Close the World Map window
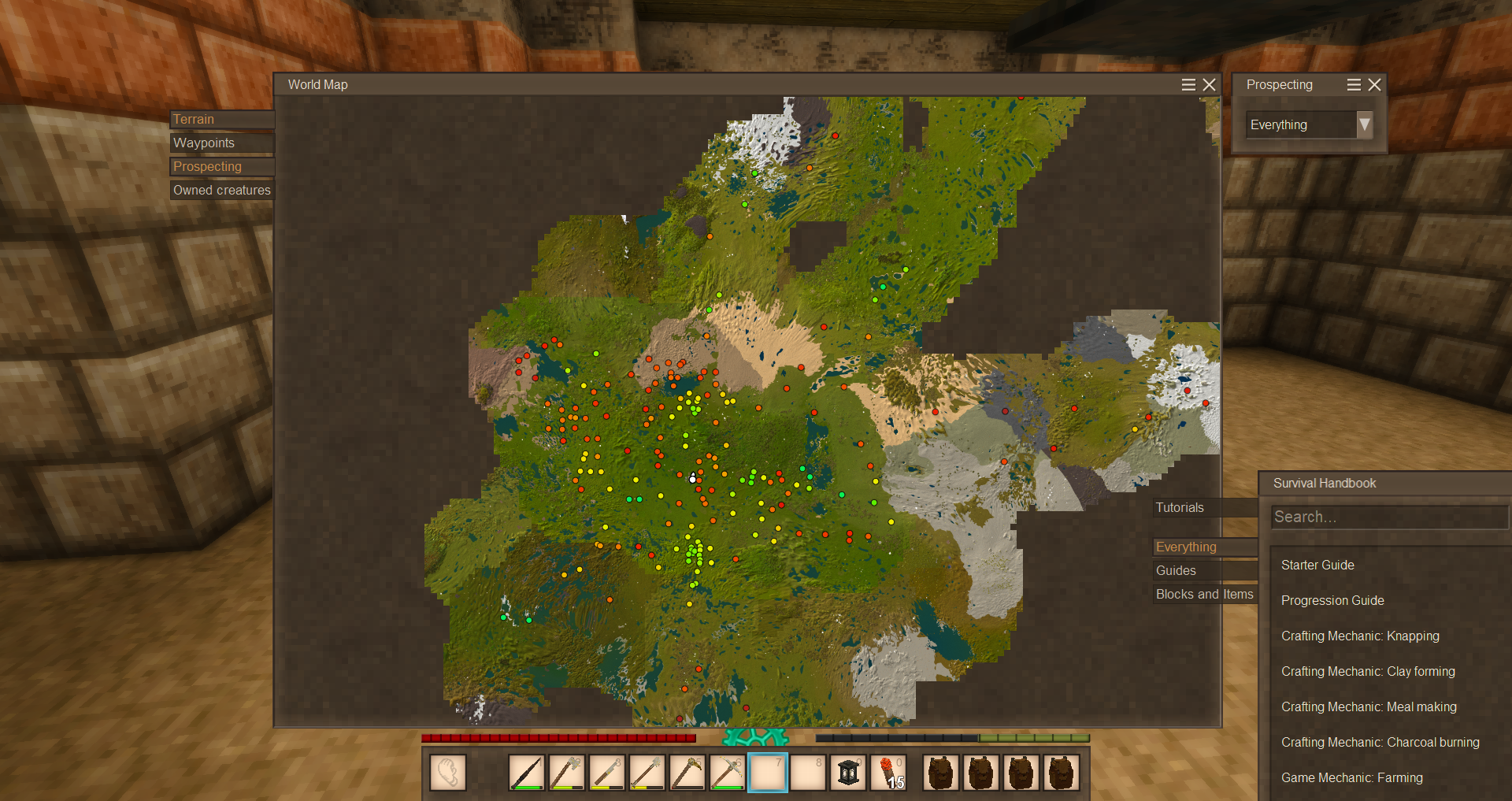This screenshot has height=801, width=1512. pyautogui.click(x=1210, y=85)
